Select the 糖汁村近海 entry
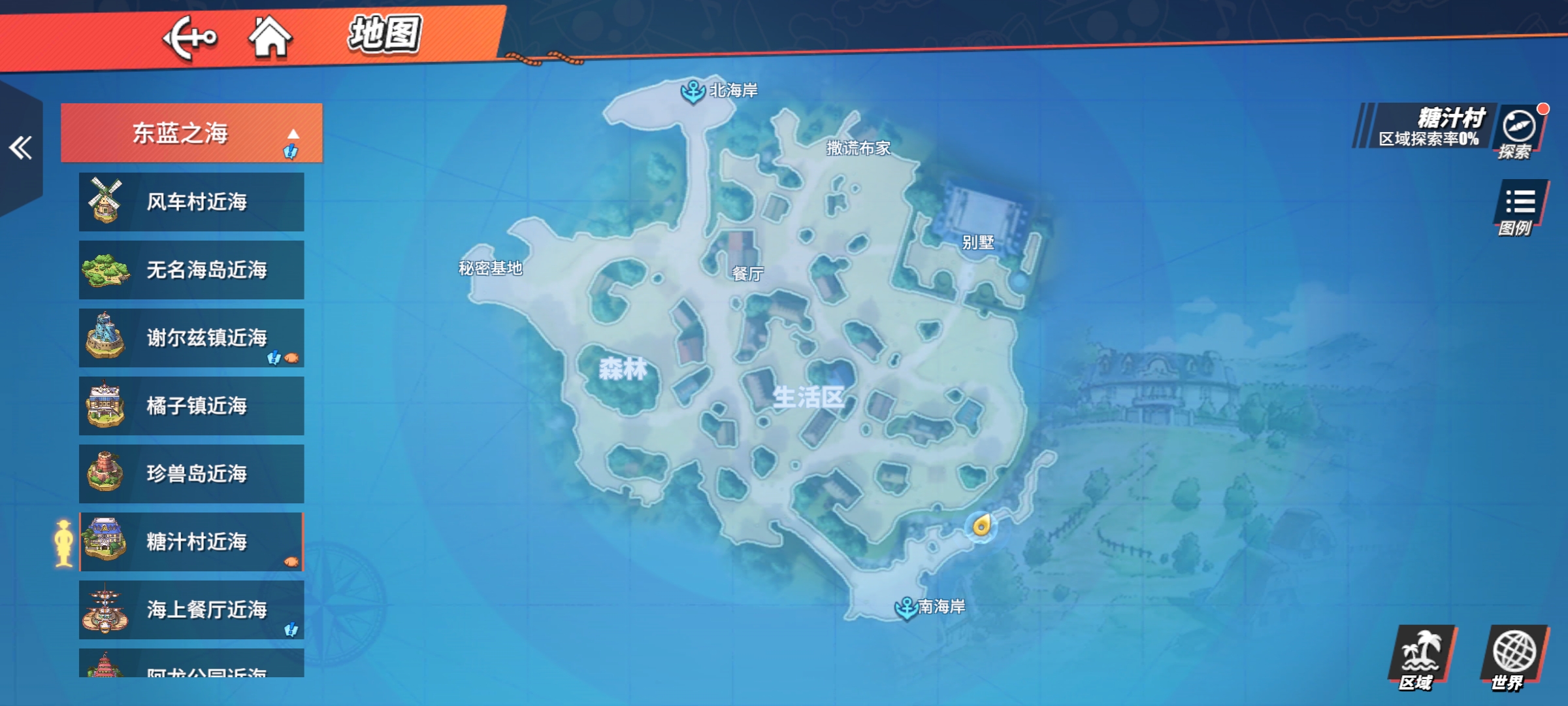 [x=191, y=542]
